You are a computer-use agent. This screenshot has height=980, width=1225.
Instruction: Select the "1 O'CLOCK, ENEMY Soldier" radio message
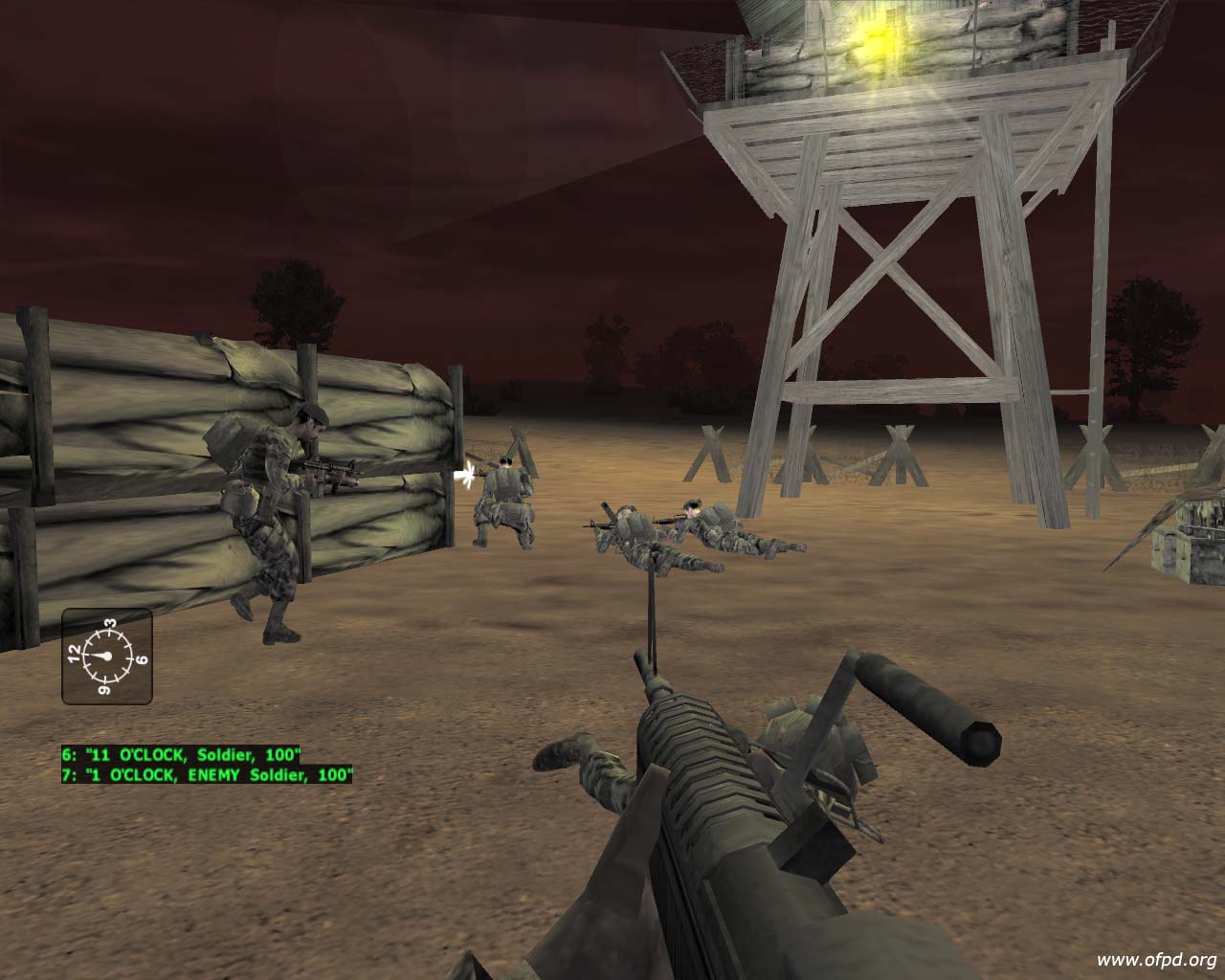[x=207, y=774]
